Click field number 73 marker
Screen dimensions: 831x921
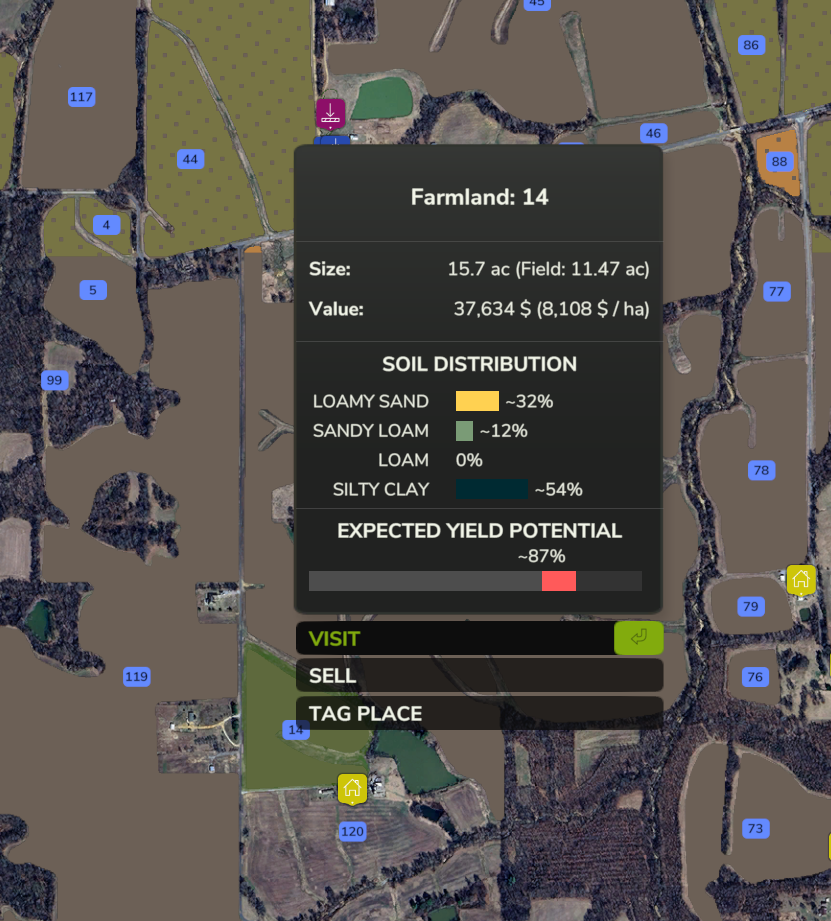click(755, 828)
